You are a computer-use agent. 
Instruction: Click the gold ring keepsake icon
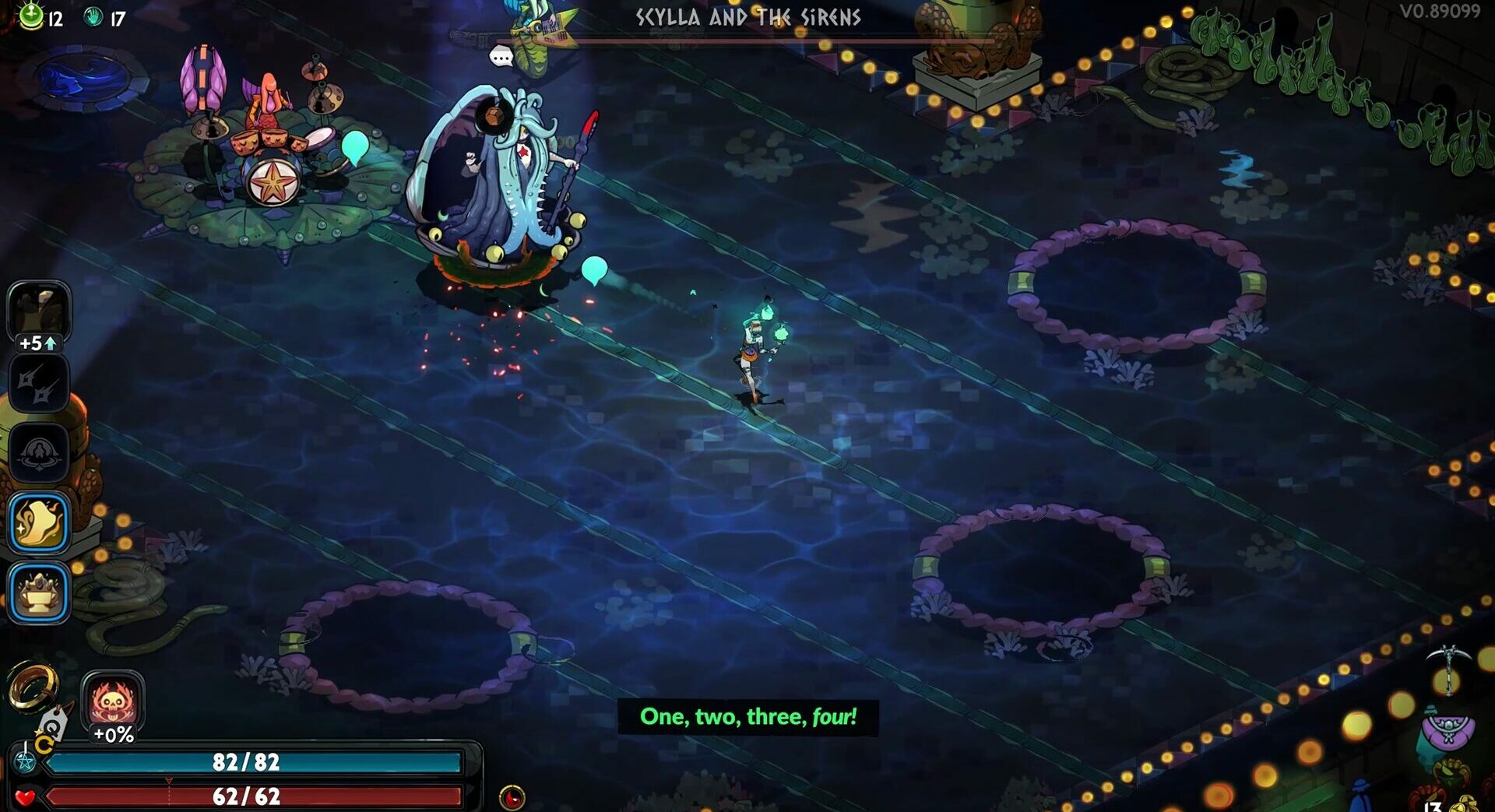click(x=33, y=686)
